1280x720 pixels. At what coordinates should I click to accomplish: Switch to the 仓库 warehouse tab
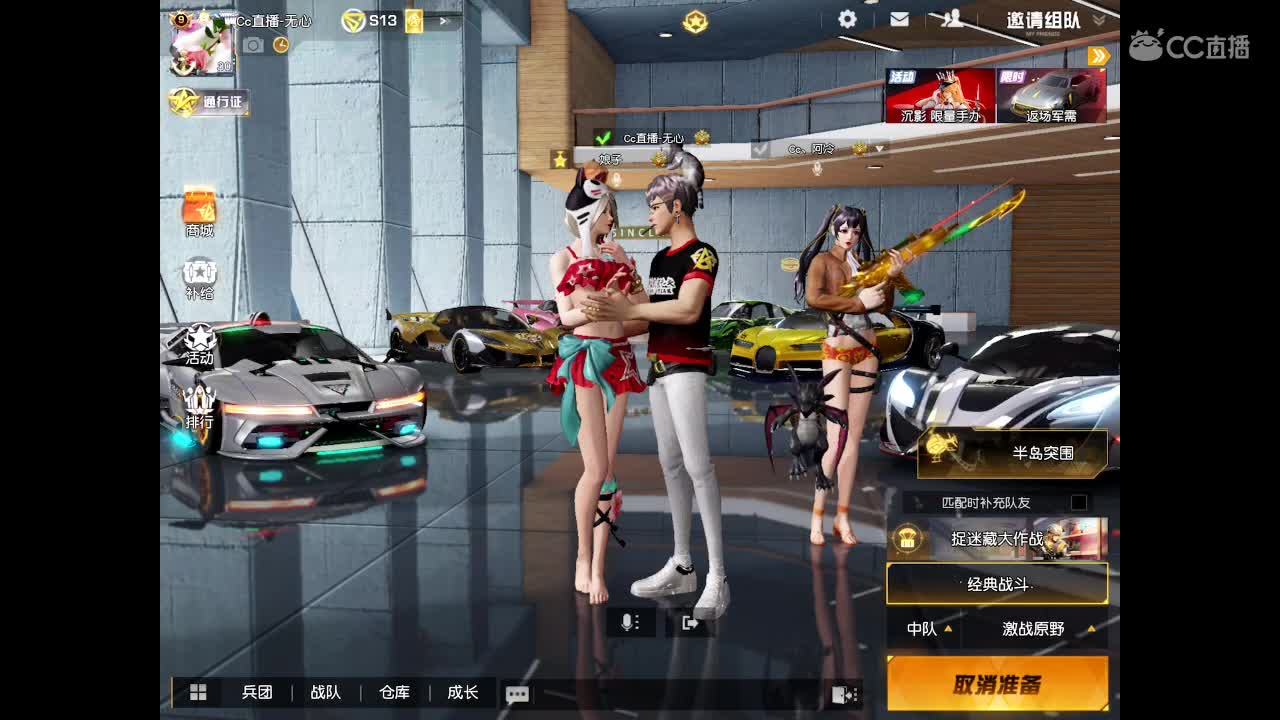click(x=393, y=692)
